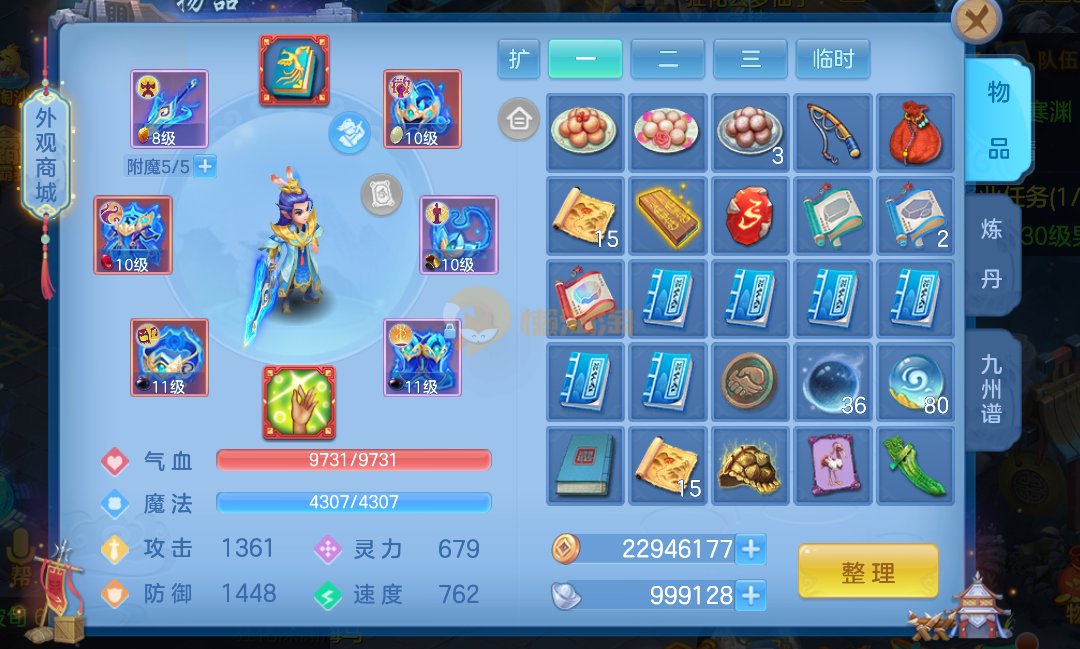Switch to bag page 二
The image size is (1080, 649).
click(x=667, y=59)
